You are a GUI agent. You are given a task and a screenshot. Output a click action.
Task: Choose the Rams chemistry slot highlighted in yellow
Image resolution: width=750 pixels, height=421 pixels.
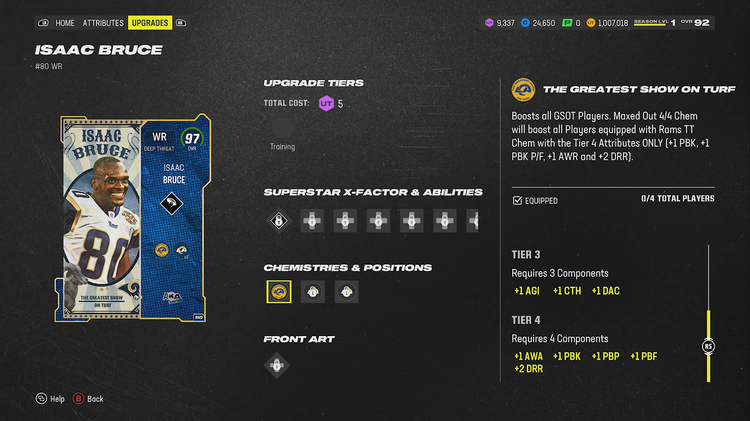(x=279, y=292)
